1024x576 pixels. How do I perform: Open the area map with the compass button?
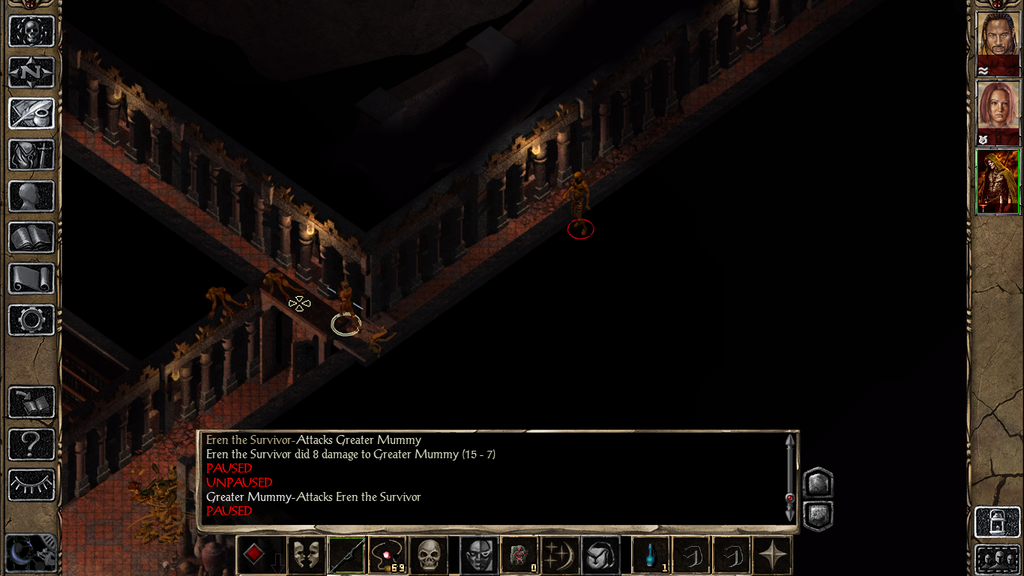[x=31, y=72]
